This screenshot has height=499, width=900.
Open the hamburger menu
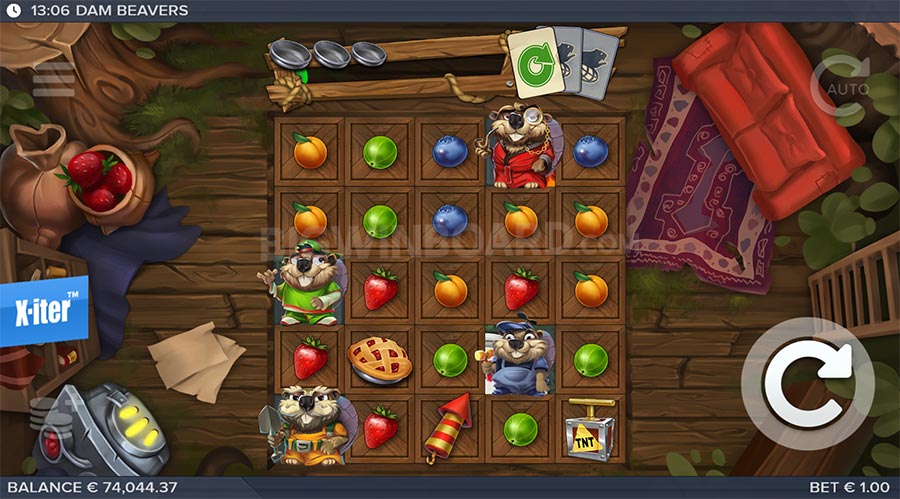tap(53, 80)
